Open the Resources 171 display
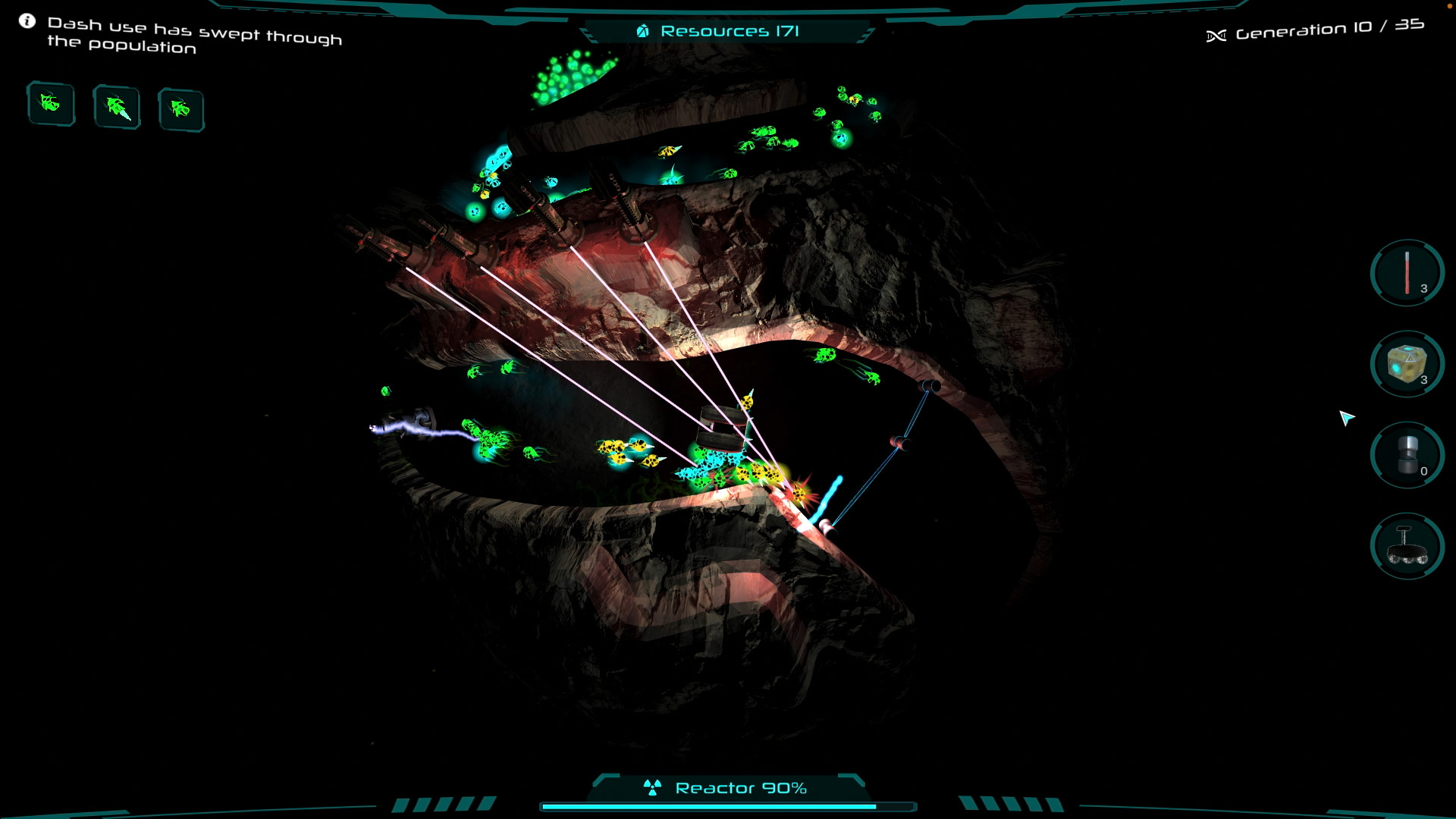This screenshot has height=819, width=1456. pos(730,31)
